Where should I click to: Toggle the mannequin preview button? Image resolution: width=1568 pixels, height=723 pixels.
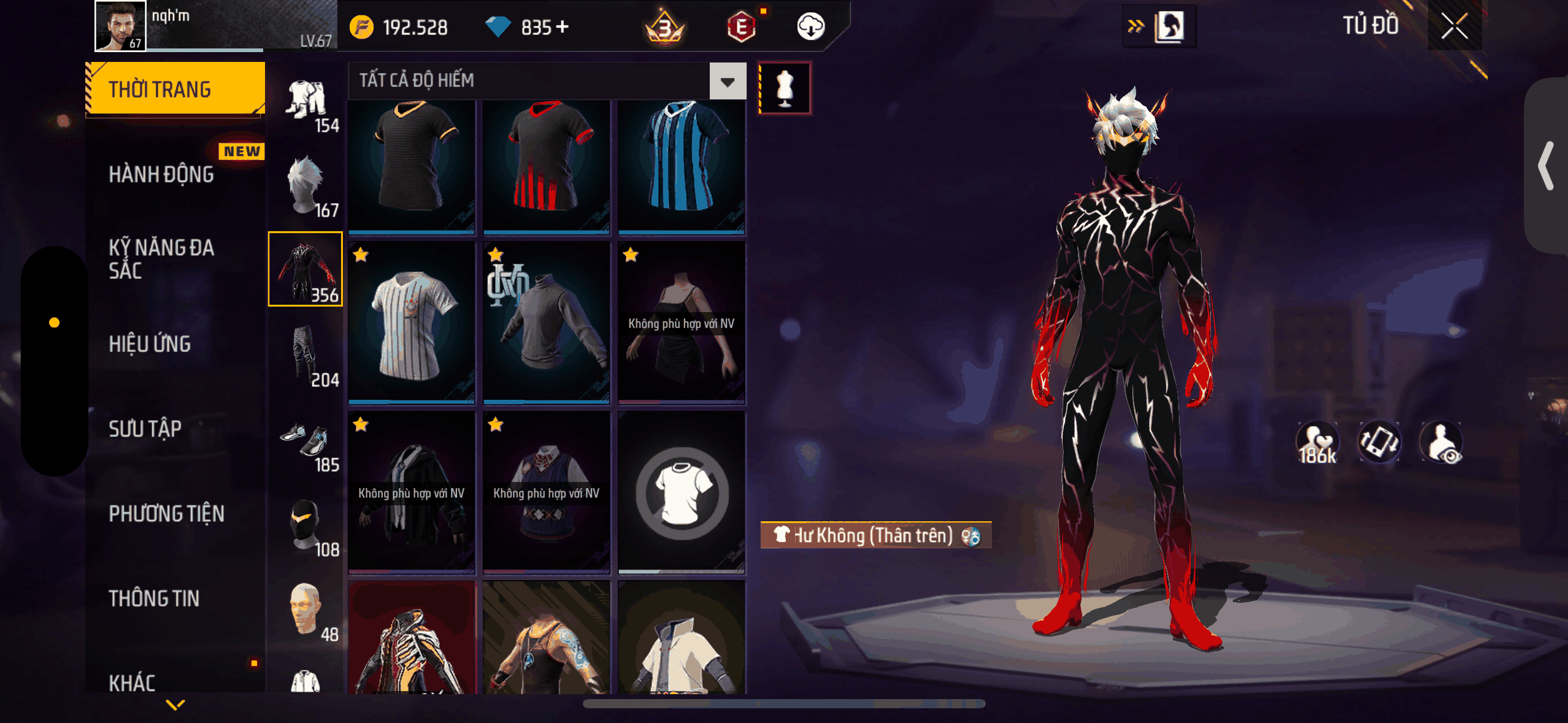pos(785,88)
